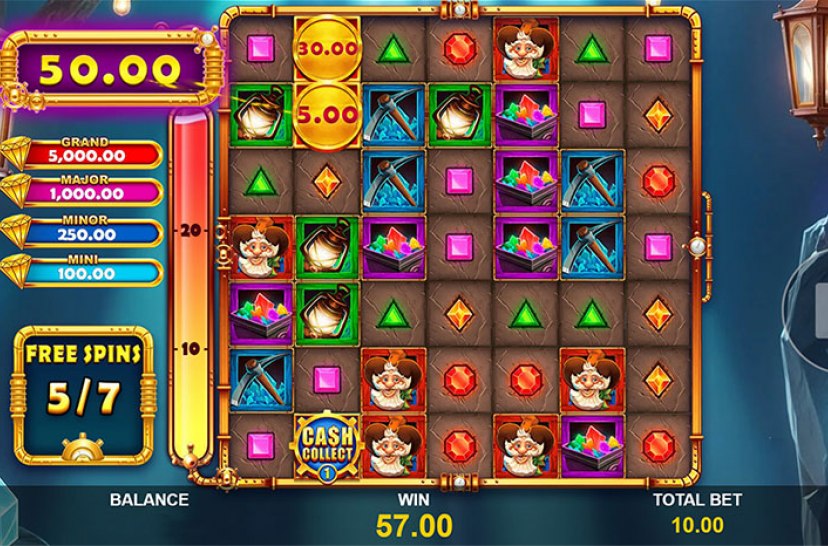
Task: Select the Cash Collect symbol tile
Action: 326,444
